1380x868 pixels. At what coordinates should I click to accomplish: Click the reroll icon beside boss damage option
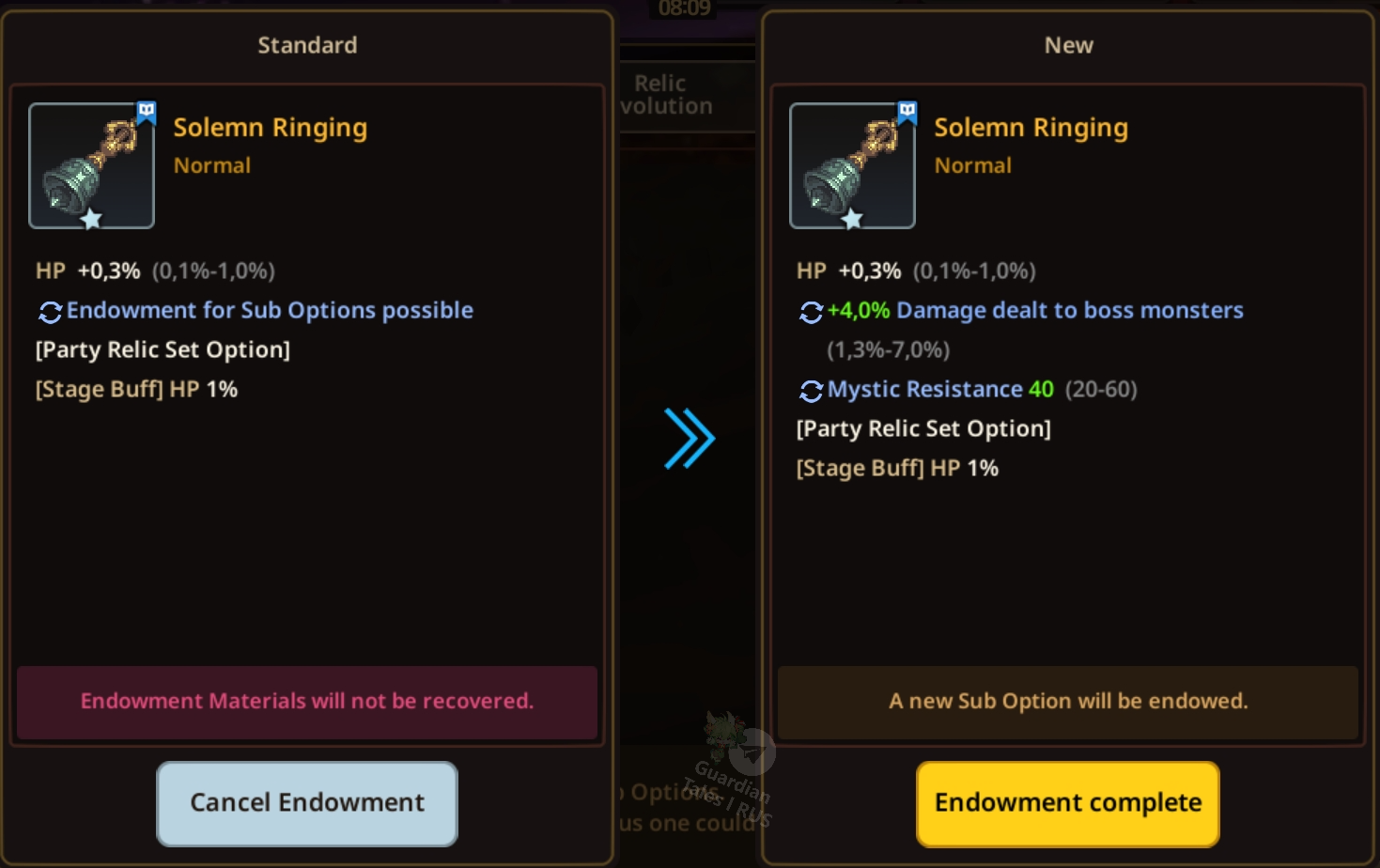coord(811,312)
